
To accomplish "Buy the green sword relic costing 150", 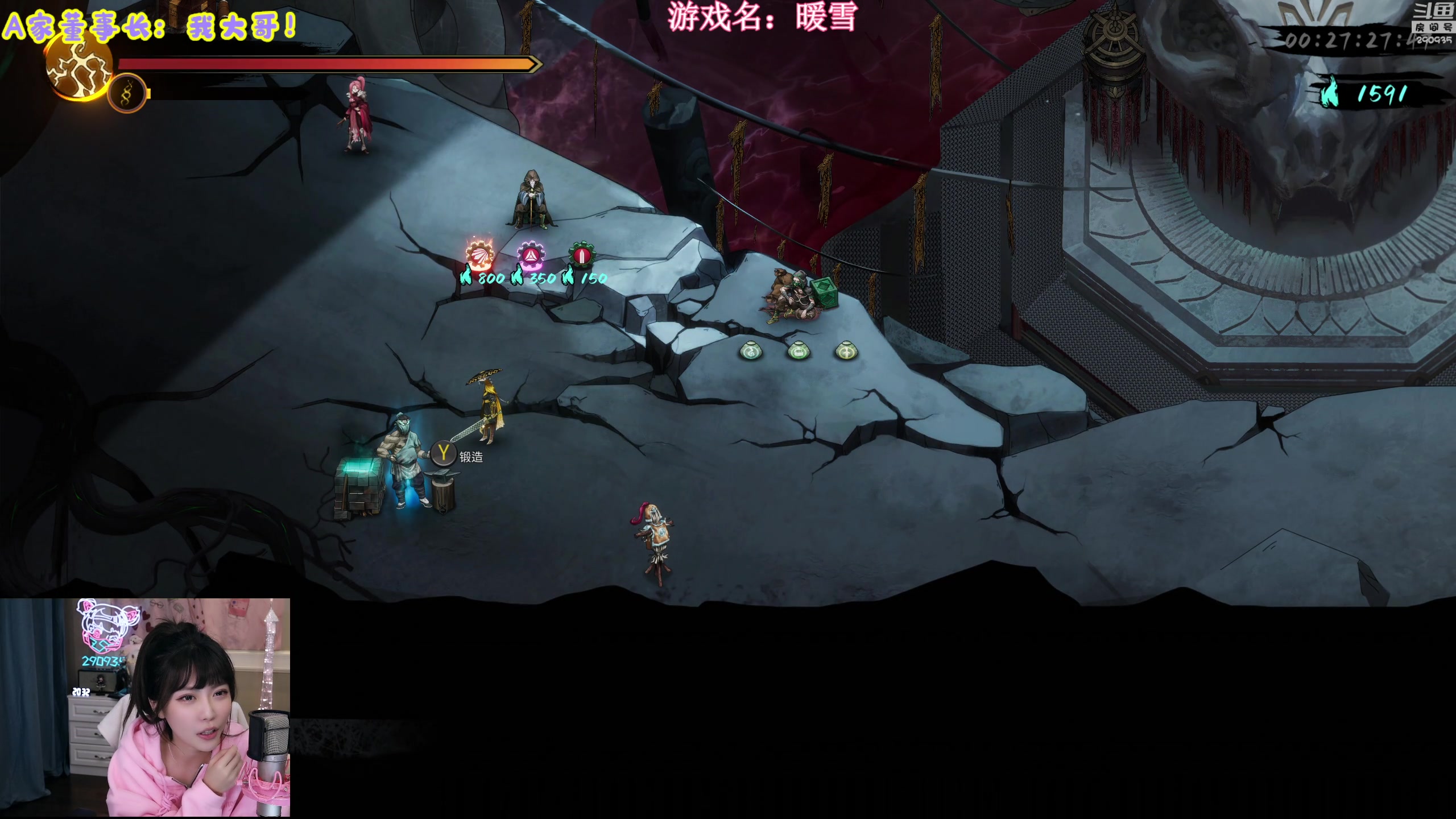I will (581, 256).
